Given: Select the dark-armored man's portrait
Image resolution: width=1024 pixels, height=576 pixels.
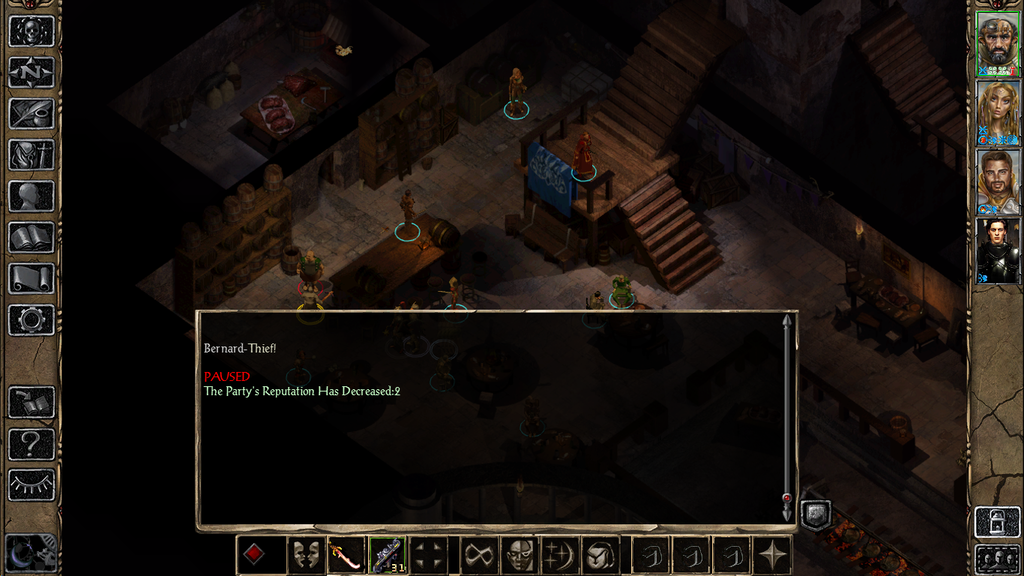Looking at the screenshot, I should (x=997, y=250).
